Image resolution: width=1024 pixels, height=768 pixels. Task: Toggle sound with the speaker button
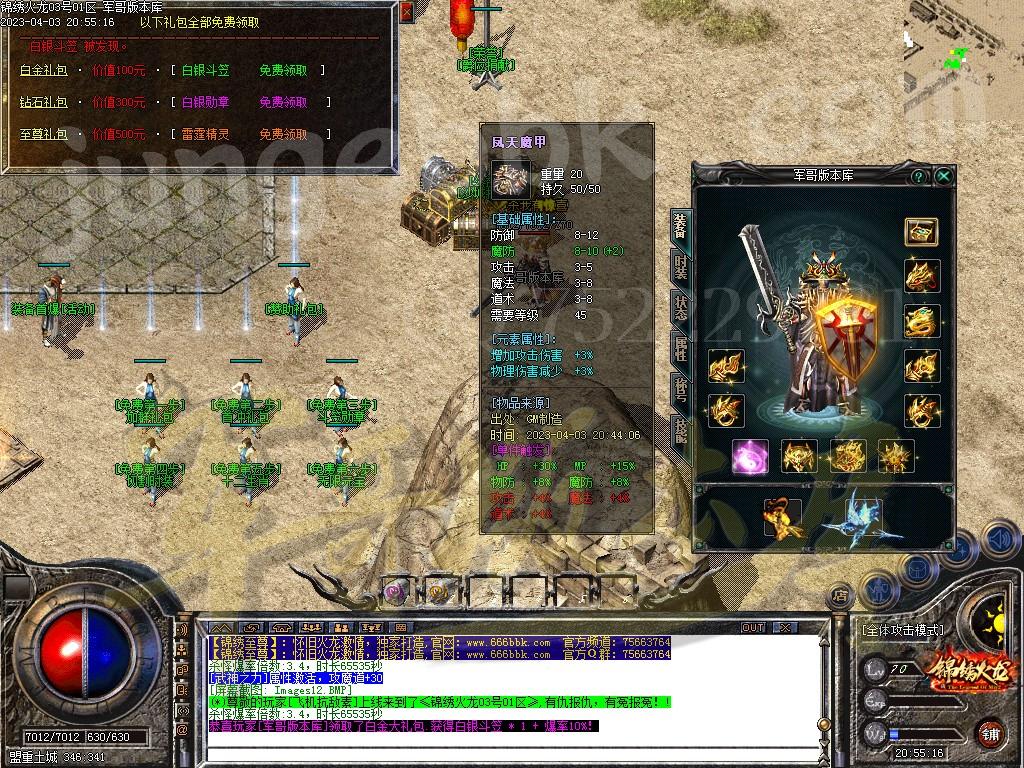[999, 541]
